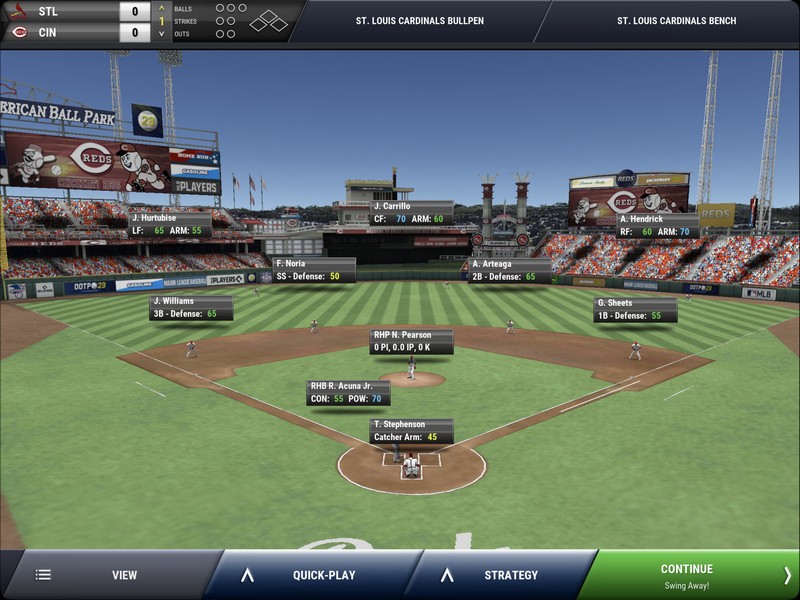Expand the Quick-Play options
The image size is (800, 600).
coord(310,575)
